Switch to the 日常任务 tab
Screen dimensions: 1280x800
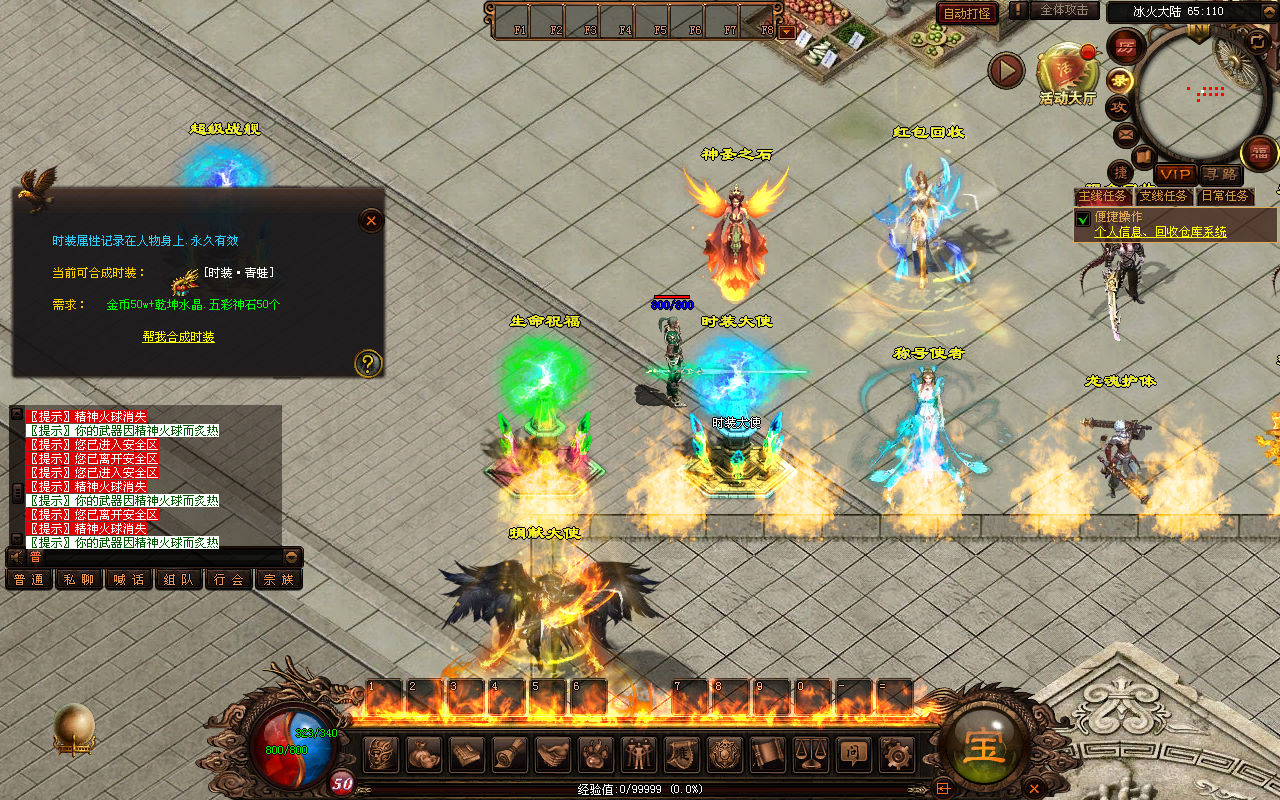pos(1225,196)
